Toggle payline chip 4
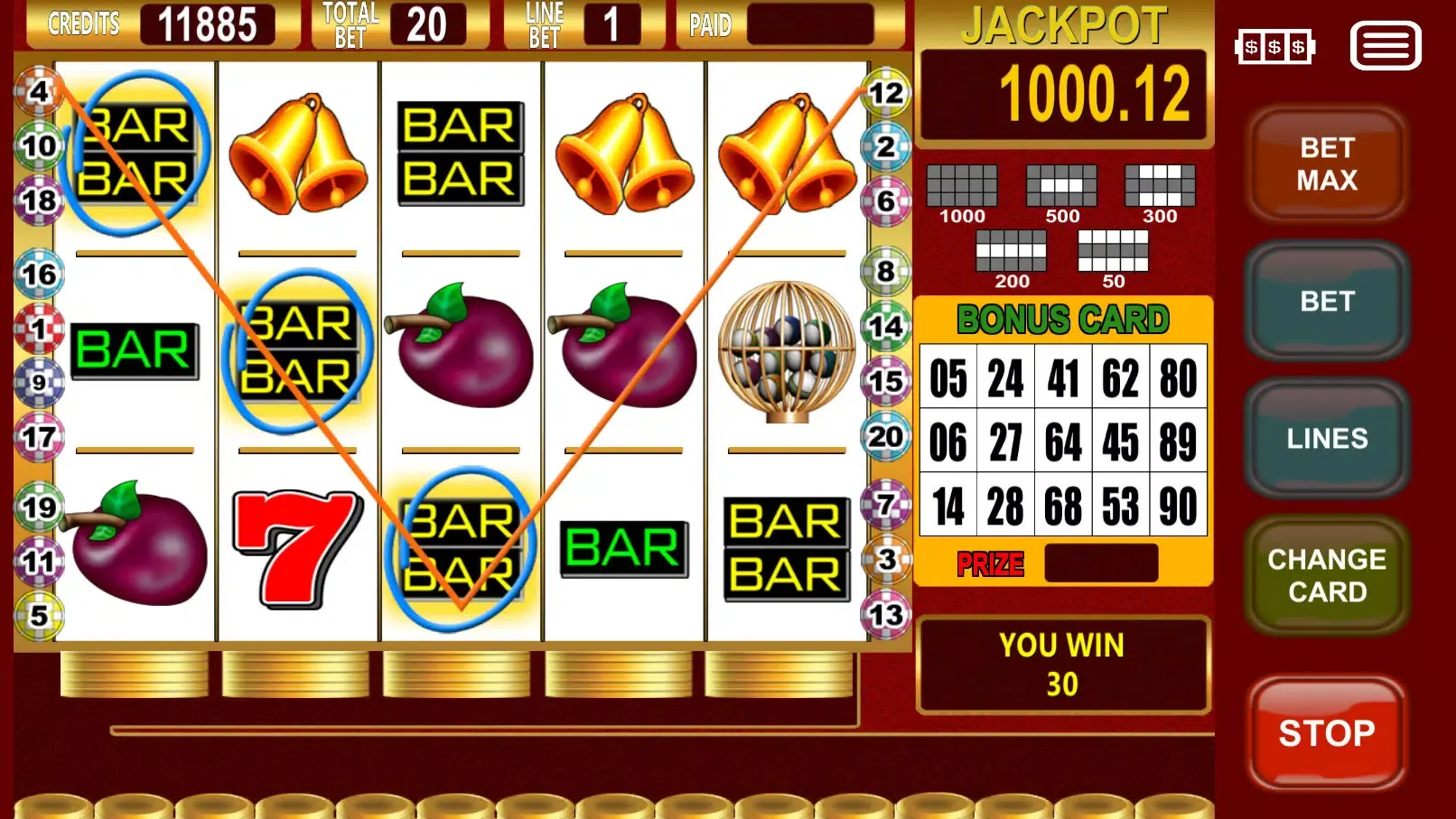1456x819 pixels. point(38,90)
